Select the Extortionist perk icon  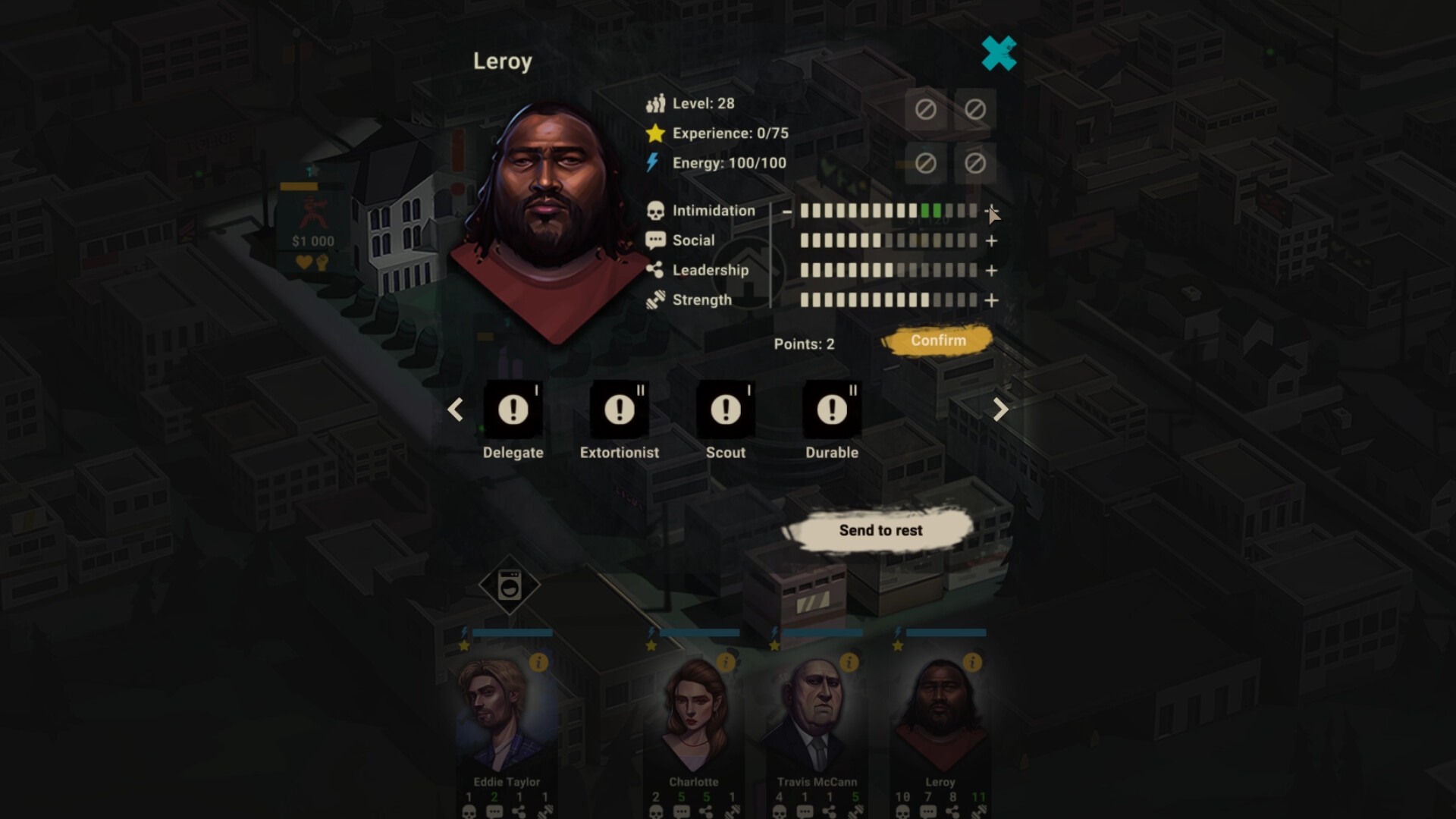tap(620, 410)
